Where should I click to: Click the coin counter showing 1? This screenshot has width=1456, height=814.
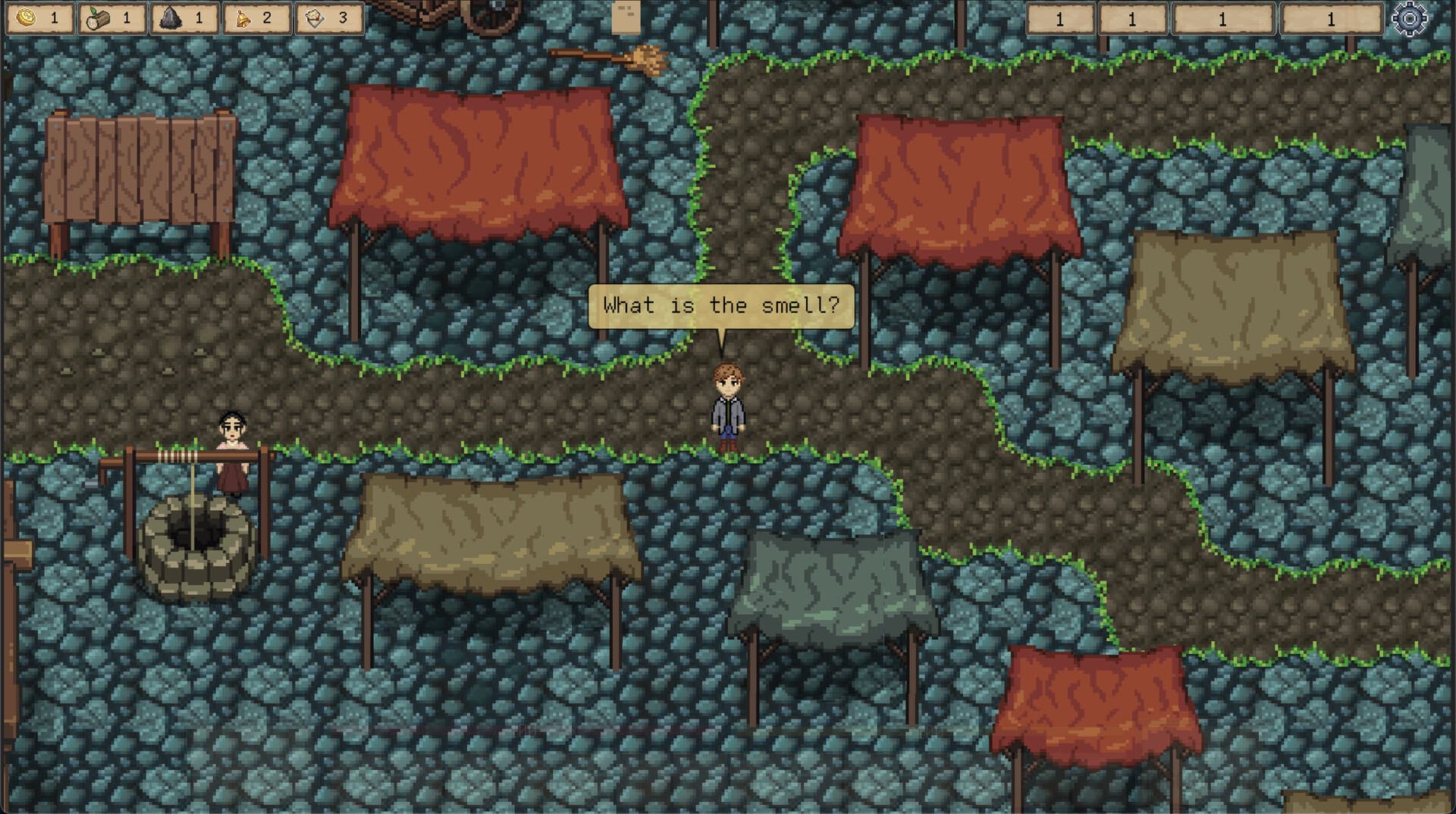pos(53,17)
